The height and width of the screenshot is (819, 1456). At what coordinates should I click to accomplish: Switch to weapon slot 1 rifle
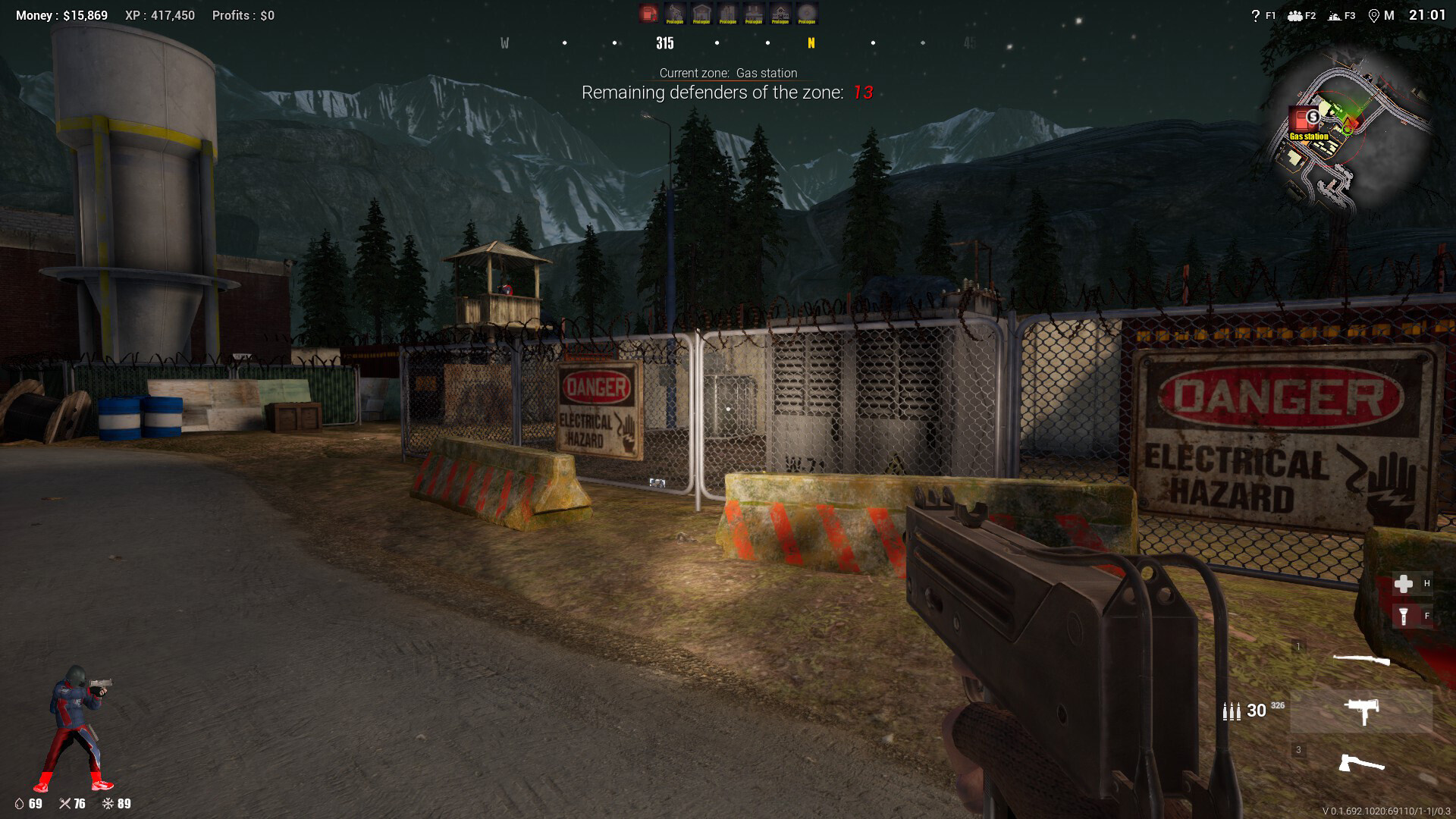pos(1362,659)
